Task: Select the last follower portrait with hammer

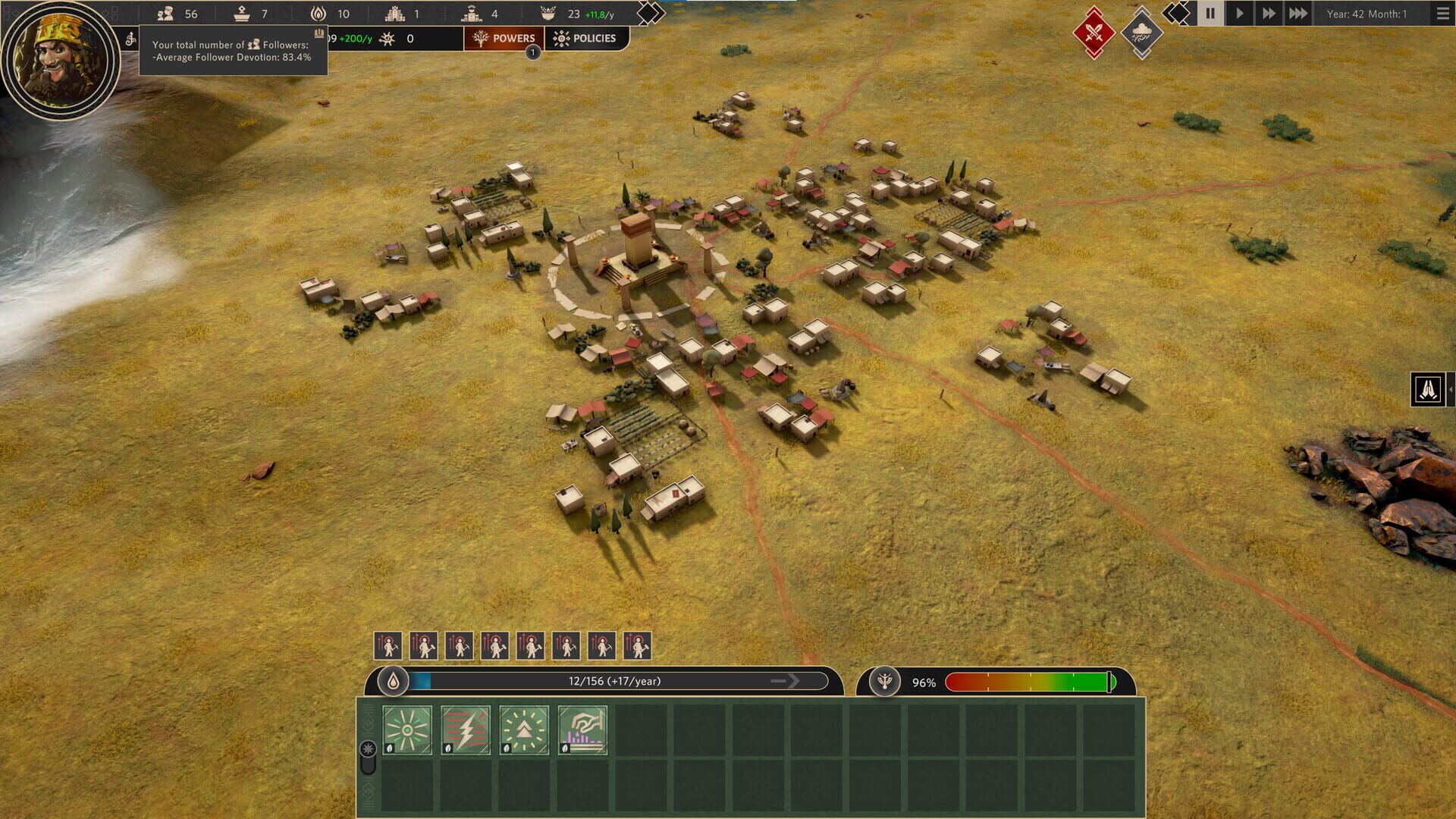Action: pyautogui.click(x=637, y=646)
